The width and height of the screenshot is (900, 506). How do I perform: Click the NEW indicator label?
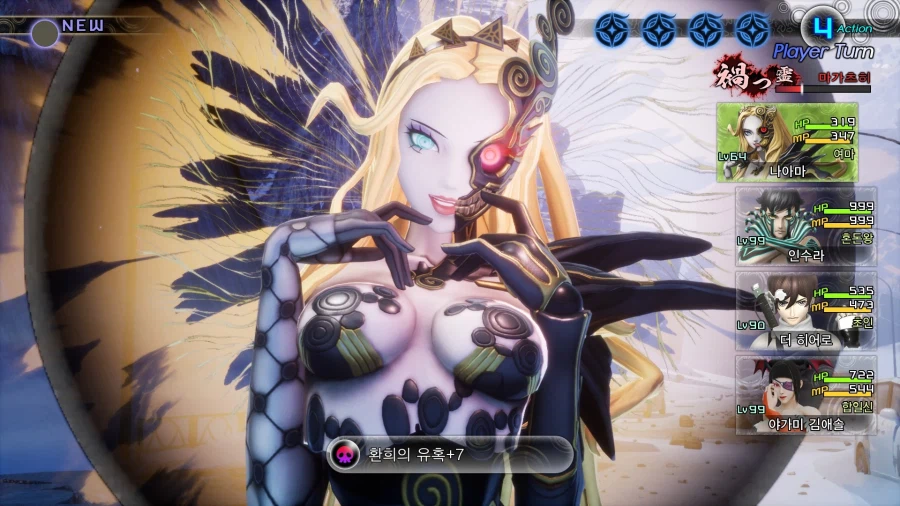(x=82, y=25)
